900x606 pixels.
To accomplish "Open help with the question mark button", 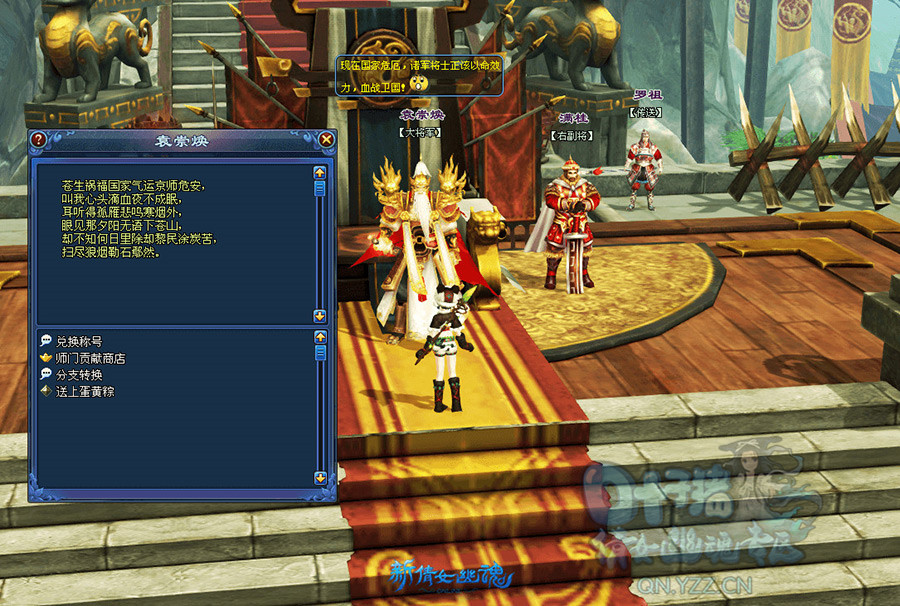I will pyautogui.click(x=38, y=140).
